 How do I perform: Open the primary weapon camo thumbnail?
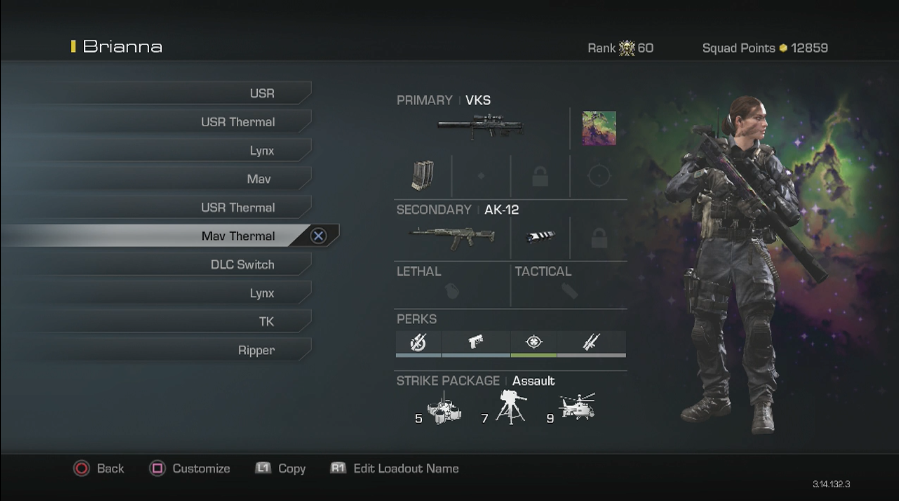(x=599, y=128)
